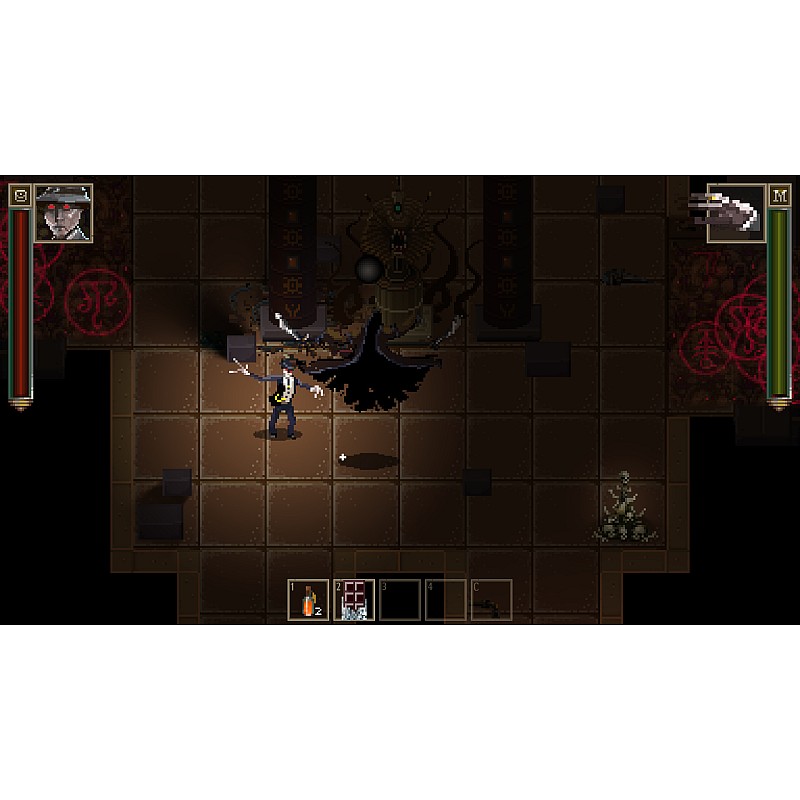Click the pointing hand spell portrait
The image size is (800, 800).
pyautogui.click(x=736, y=212)
